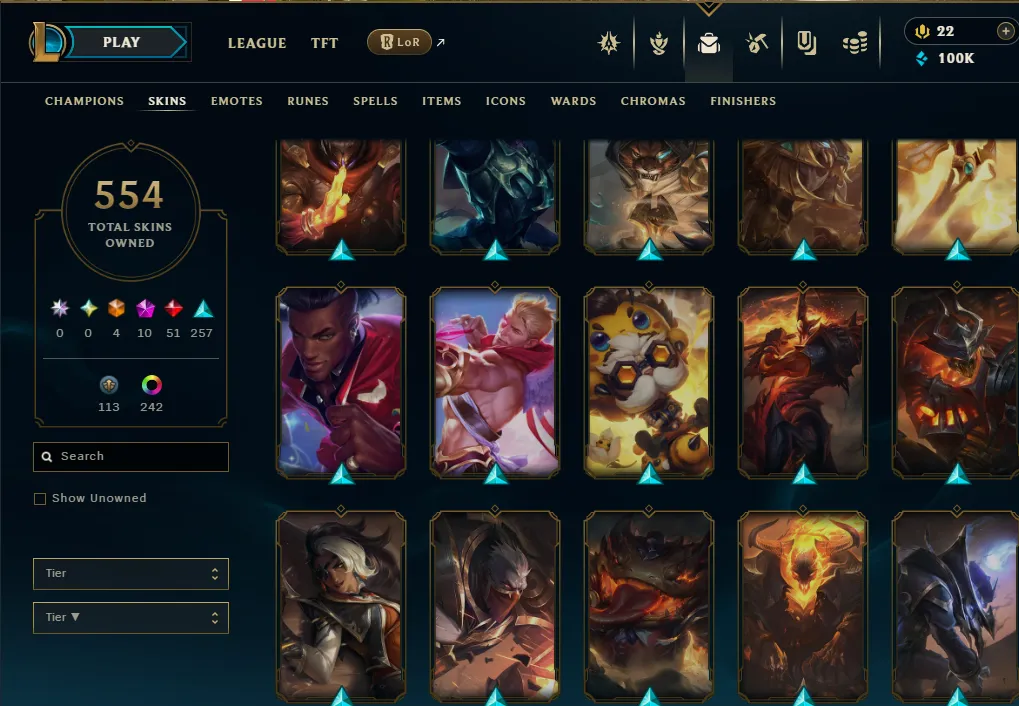The image size is (1019, 706).
Task: Switch to the TFT section
Action: coord(324,43)
